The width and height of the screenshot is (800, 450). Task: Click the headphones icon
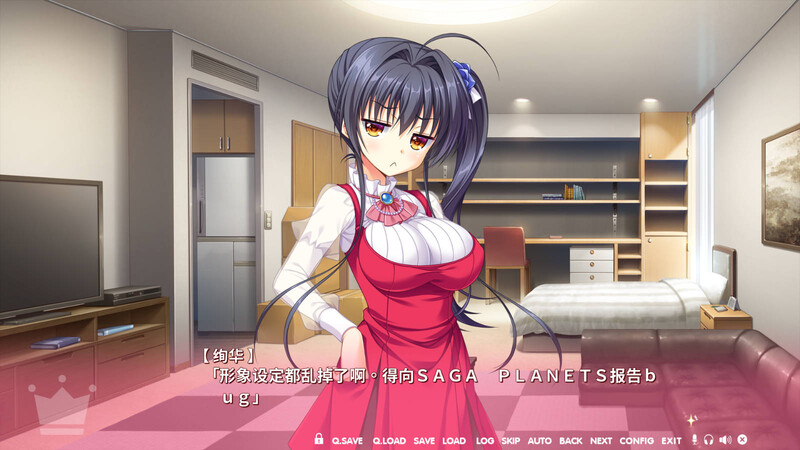709,440
